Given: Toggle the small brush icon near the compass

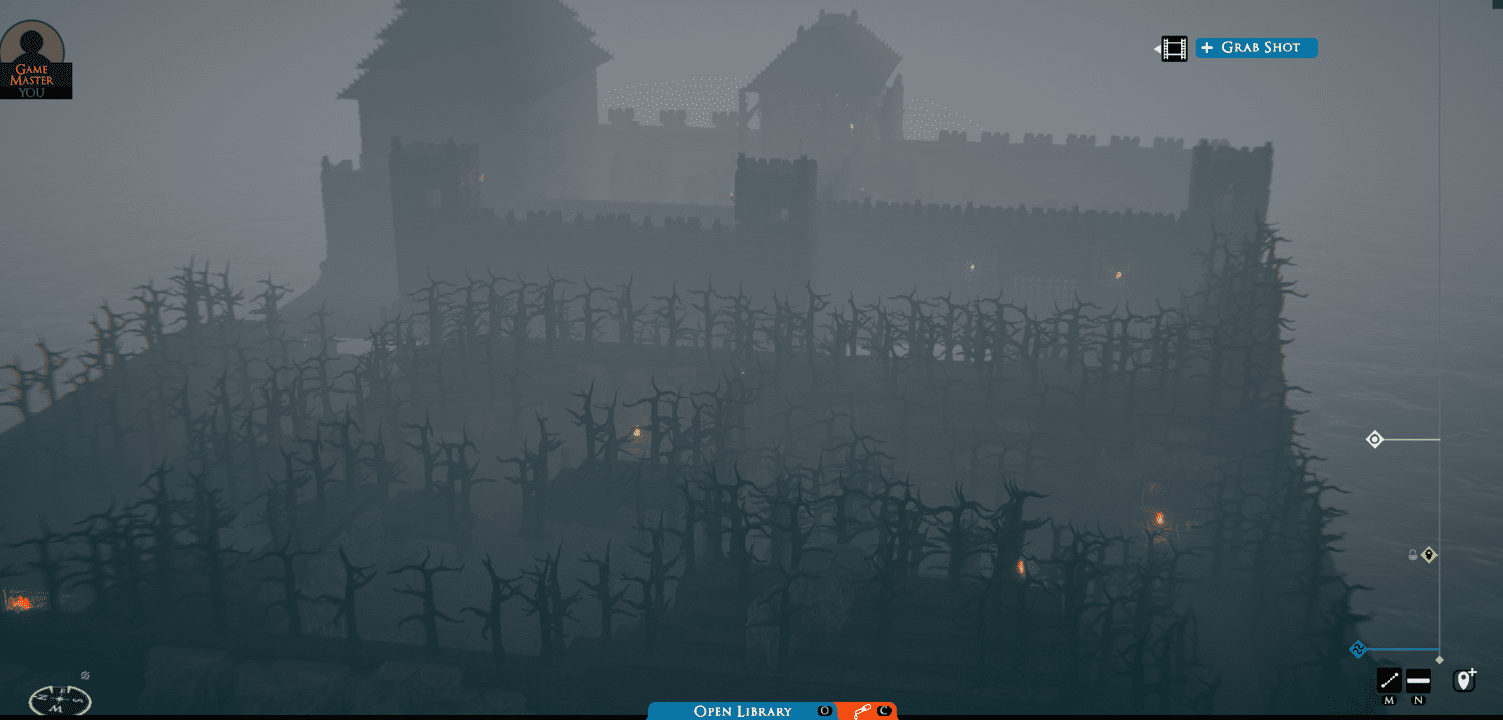Looking at the screenshot, I should pos(85,675).
